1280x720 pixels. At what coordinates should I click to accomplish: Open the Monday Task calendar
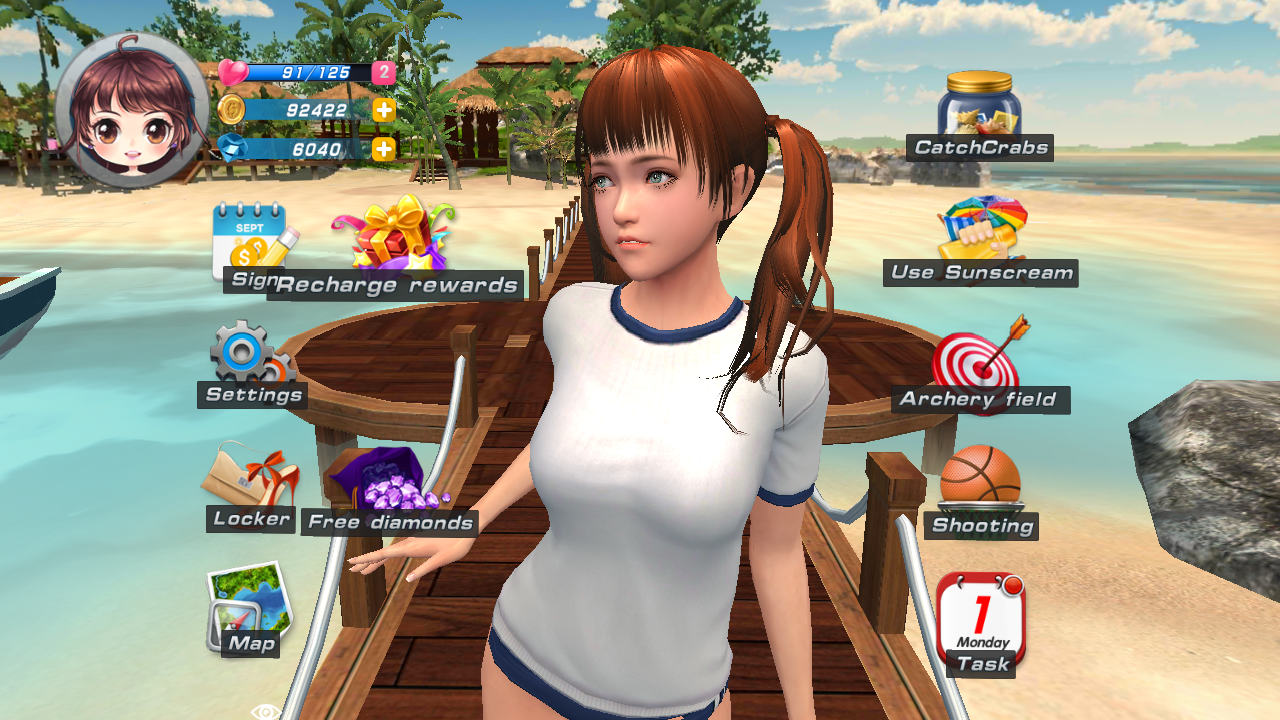(980, 620)
